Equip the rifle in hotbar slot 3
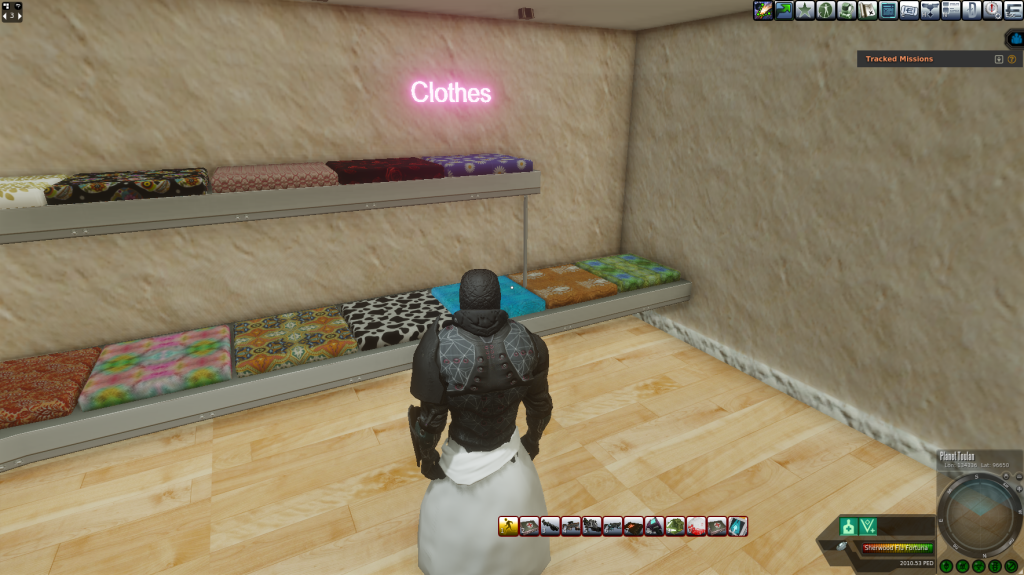The width and height of the screenshot is (1024, 575). pyautogui.click(x=550, y=526)
